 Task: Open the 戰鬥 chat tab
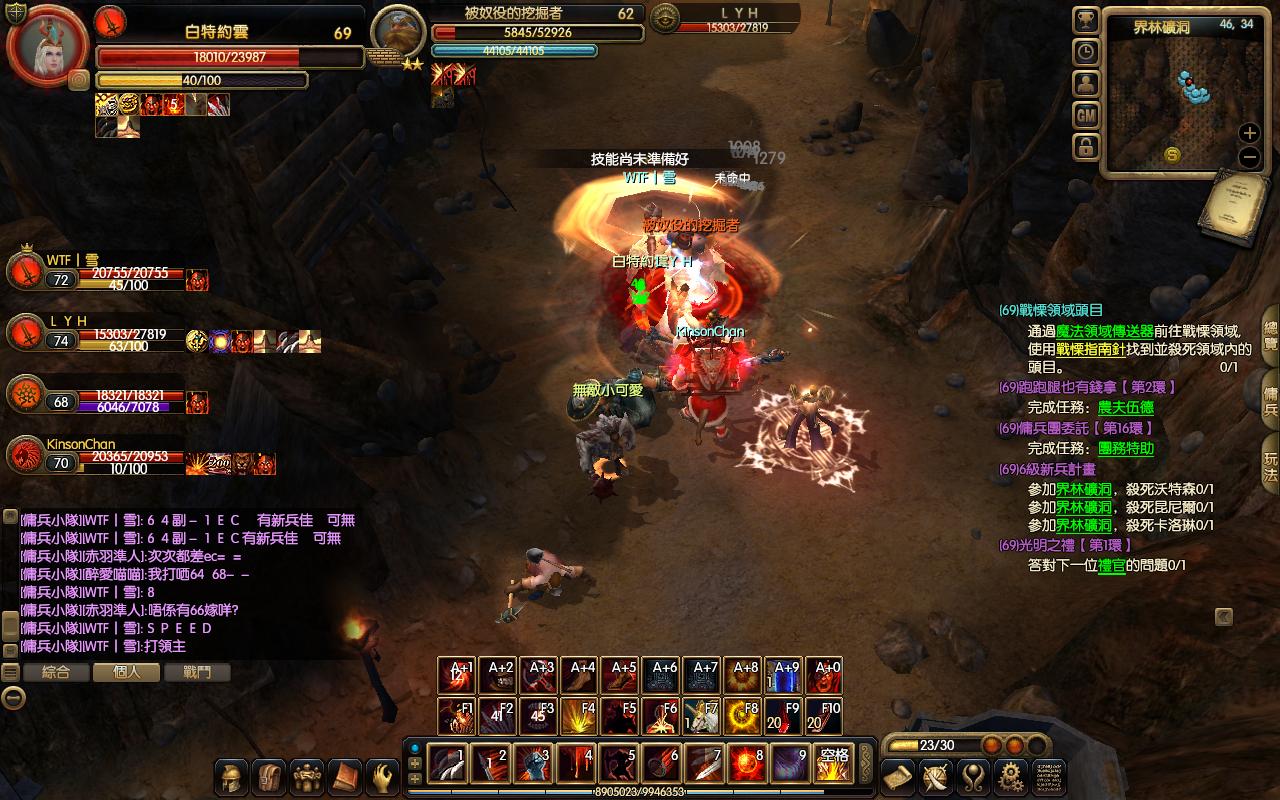[x=197, y=673]
